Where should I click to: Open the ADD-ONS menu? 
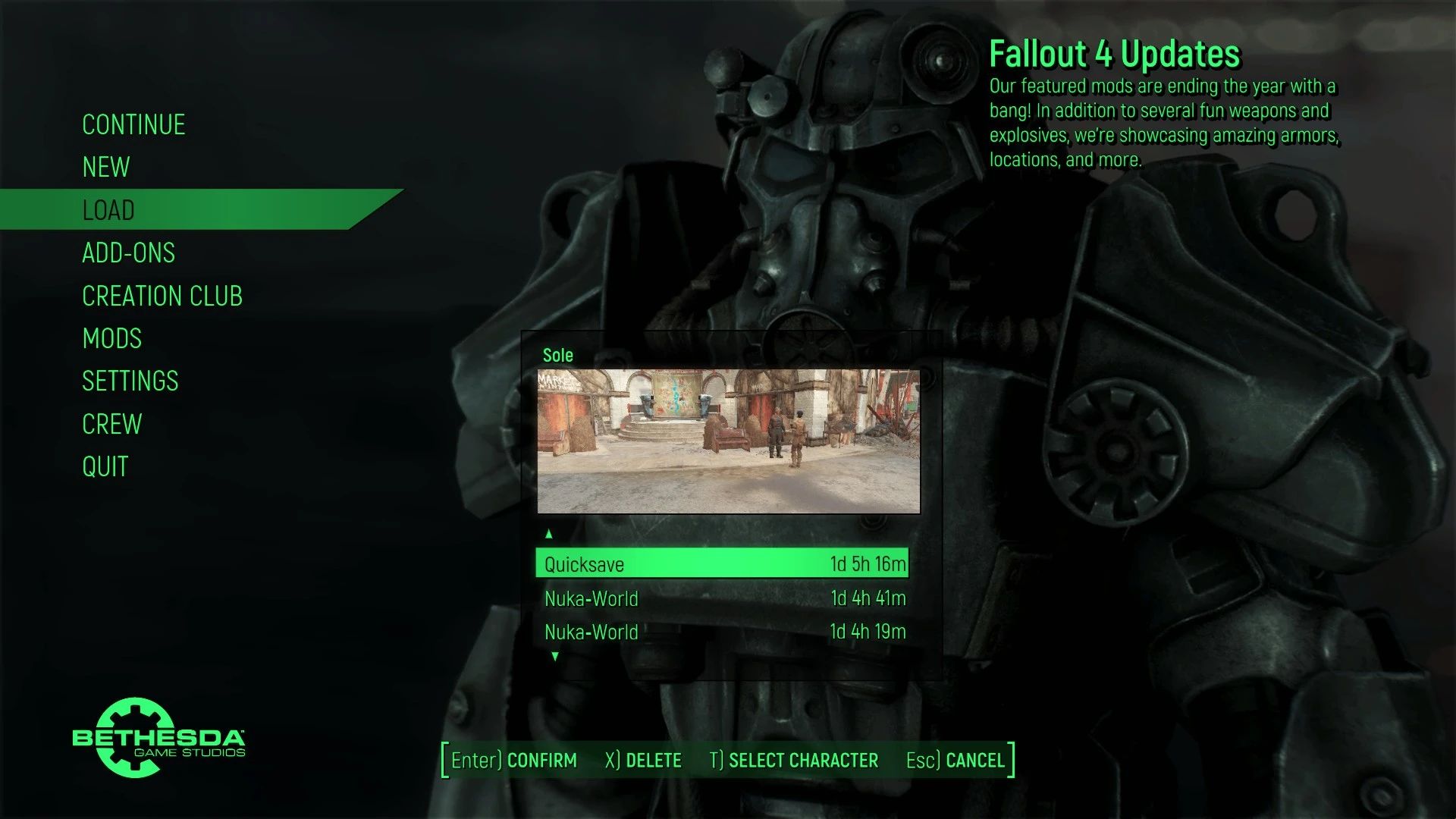pos(129,253)
